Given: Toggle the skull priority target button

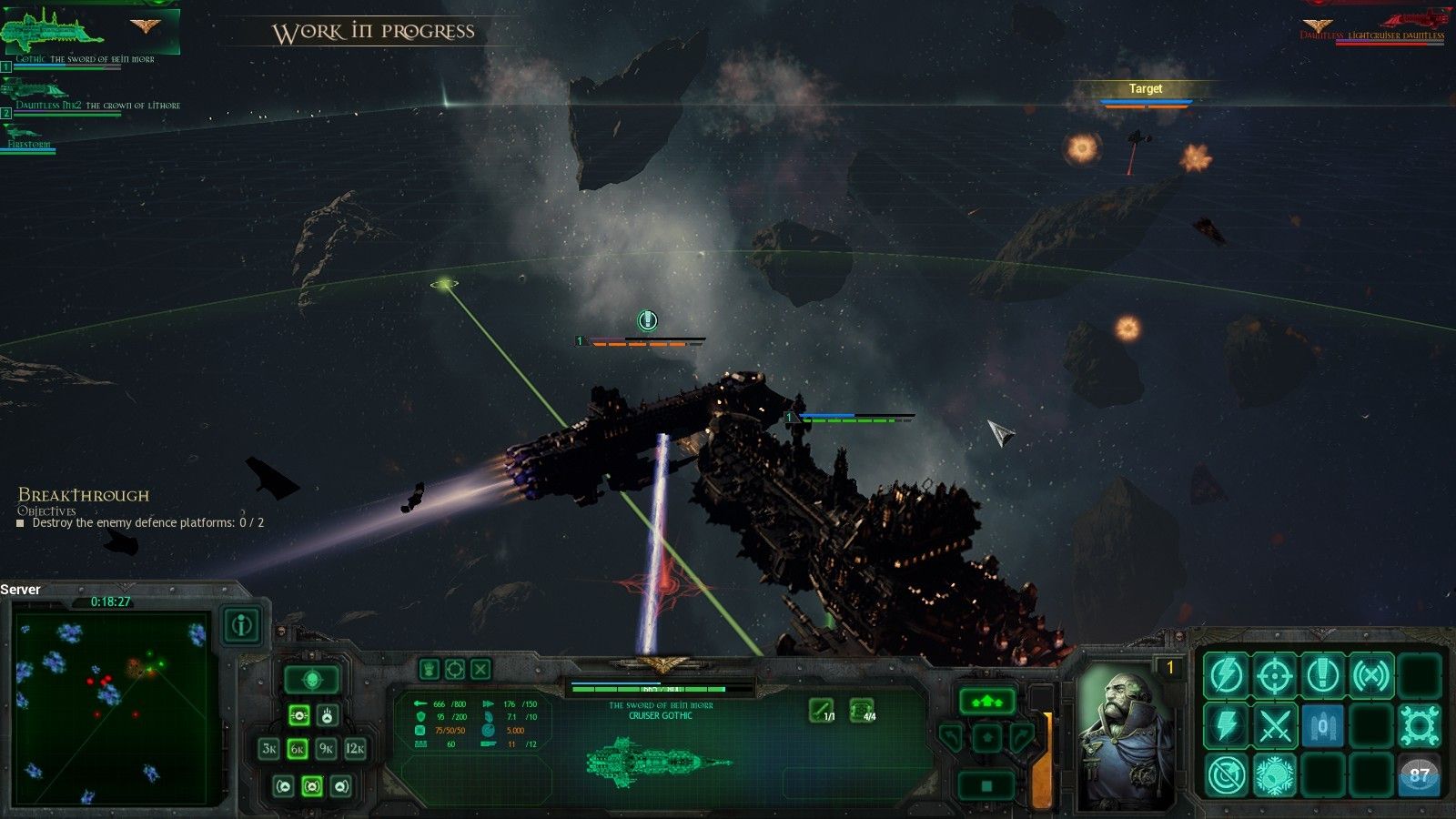Looking at the screenshot, I should (312, 679).
